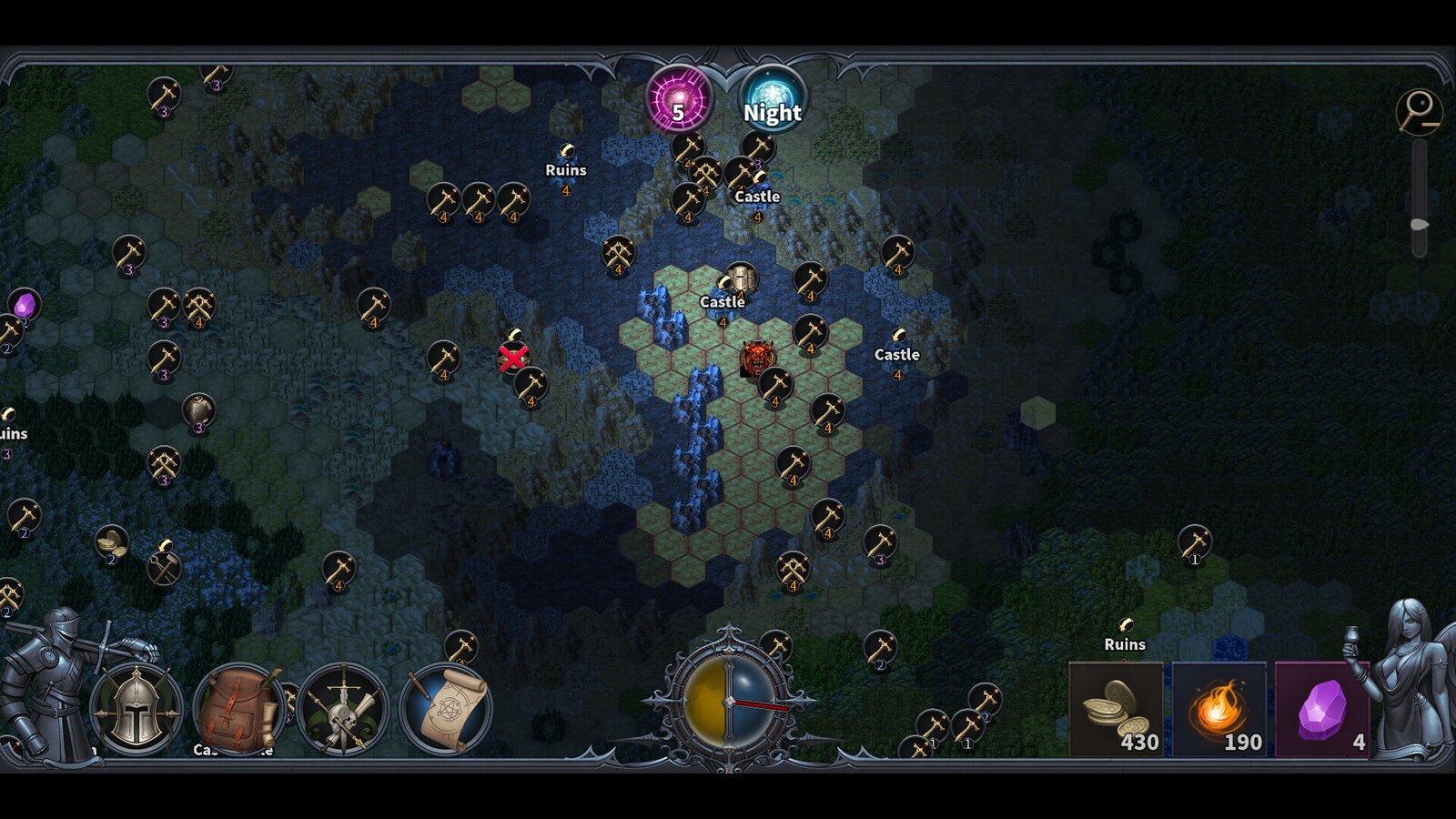1456x819 pixels.
Task: Select the Castle label on the right side
Action: pyautogui.click(x=896, y=355)
